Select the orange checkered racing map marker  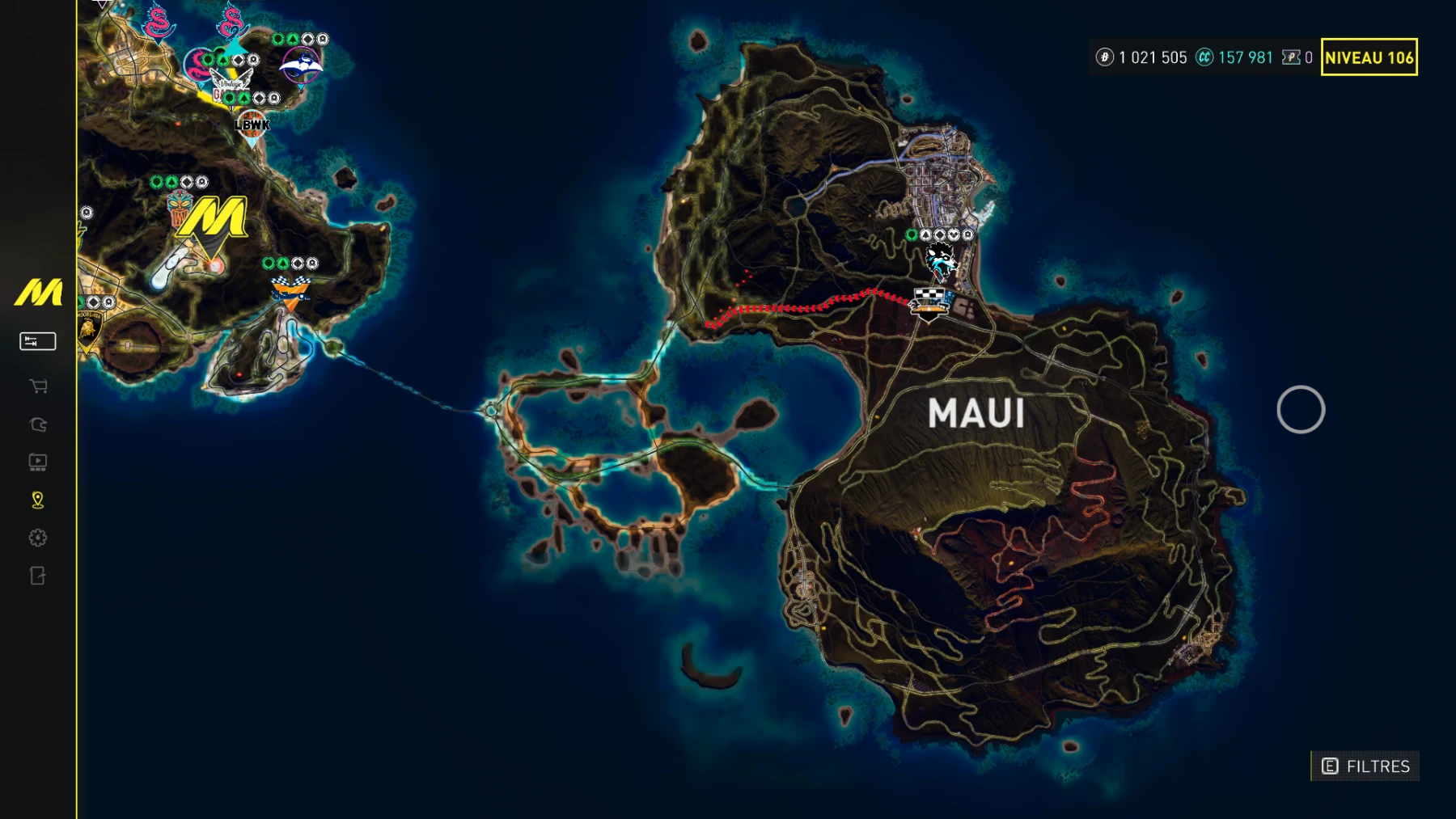click(290, 291)
